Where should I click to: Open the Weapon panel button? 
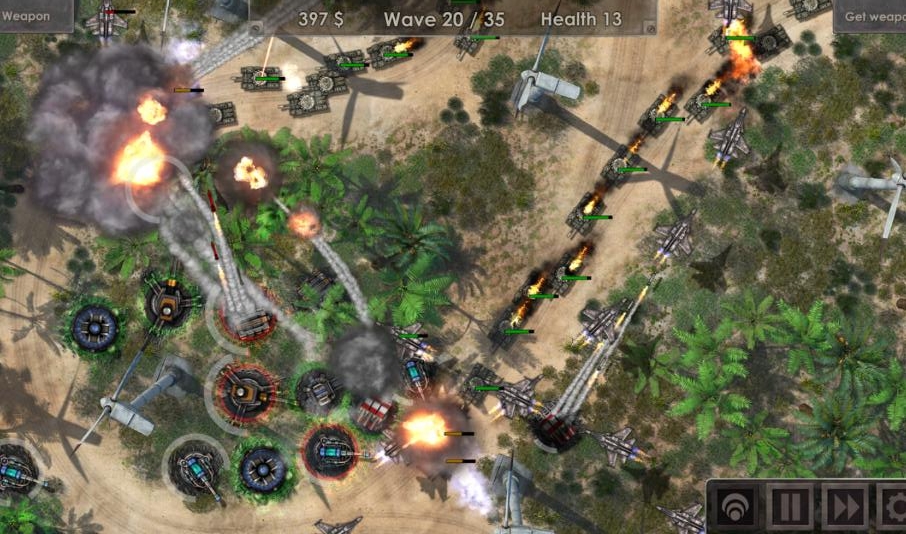30,15
